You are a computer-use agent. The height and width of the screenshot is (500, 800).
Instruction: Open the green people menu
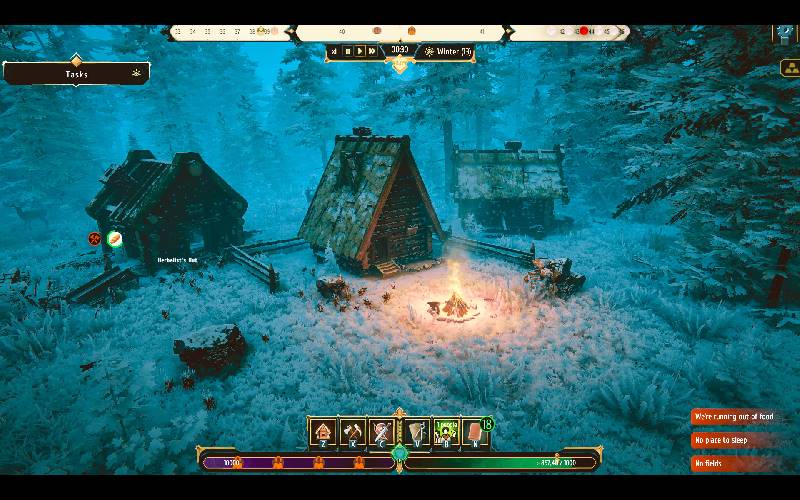tap(446, 433)
